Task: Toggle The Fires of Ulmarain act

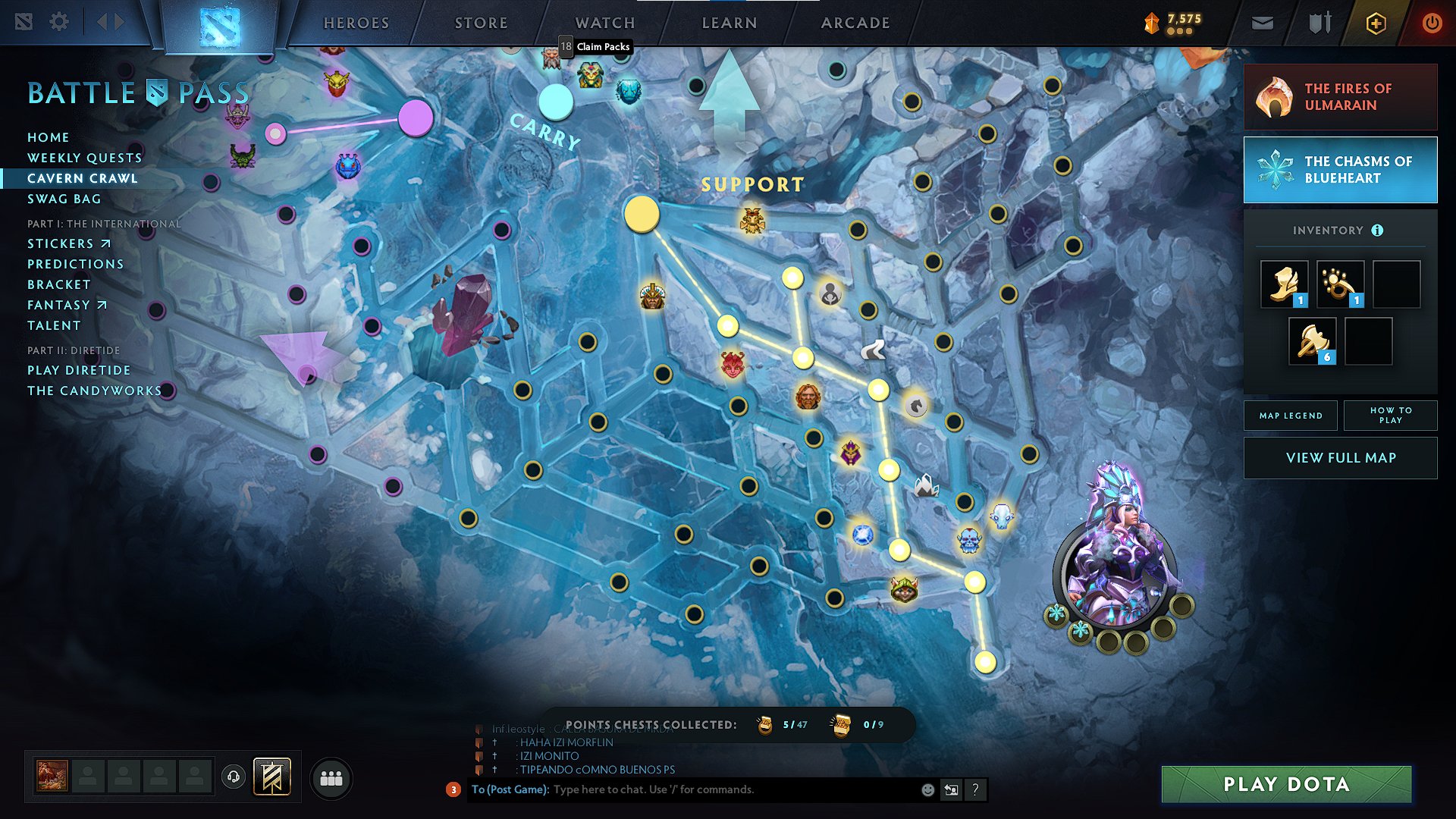Action: pyautogui.click(x=1340, y=96)
